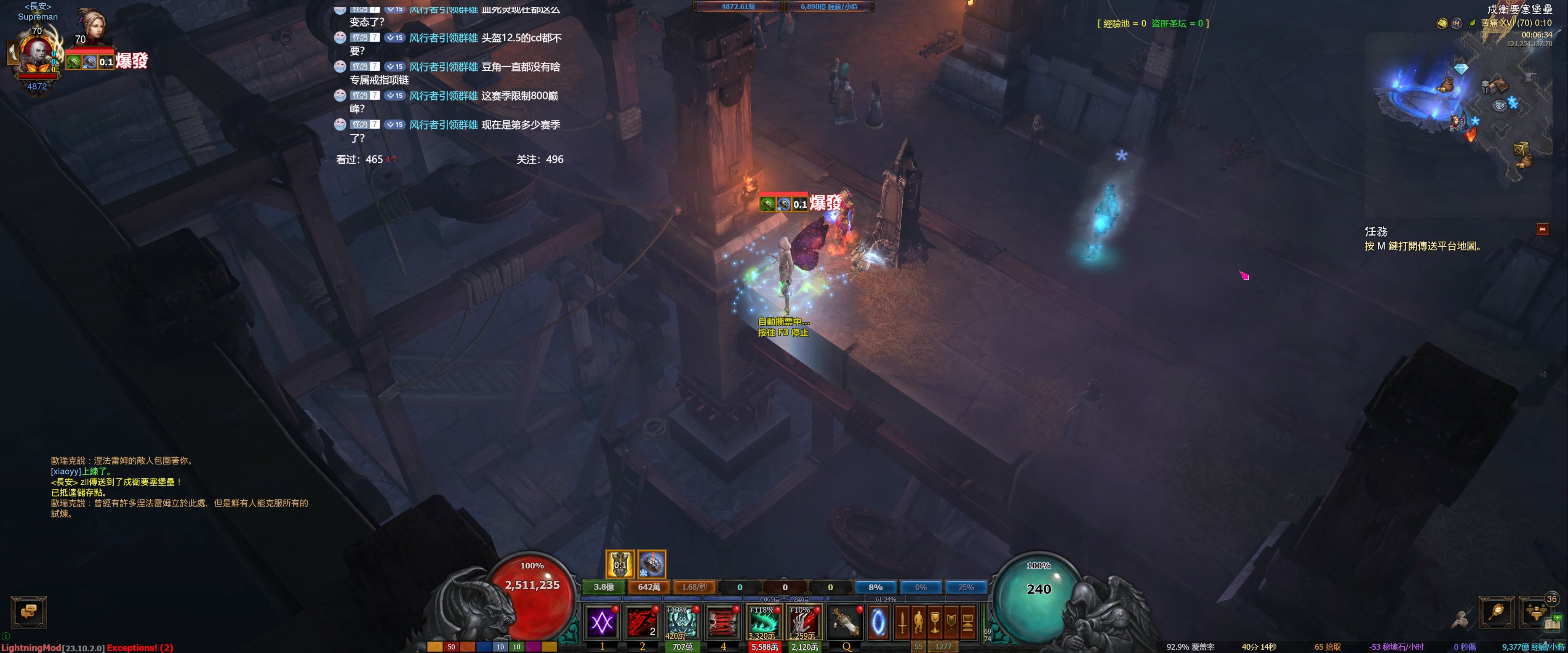
Task: Open the notification book with green plus
Action: point(1554,623)
